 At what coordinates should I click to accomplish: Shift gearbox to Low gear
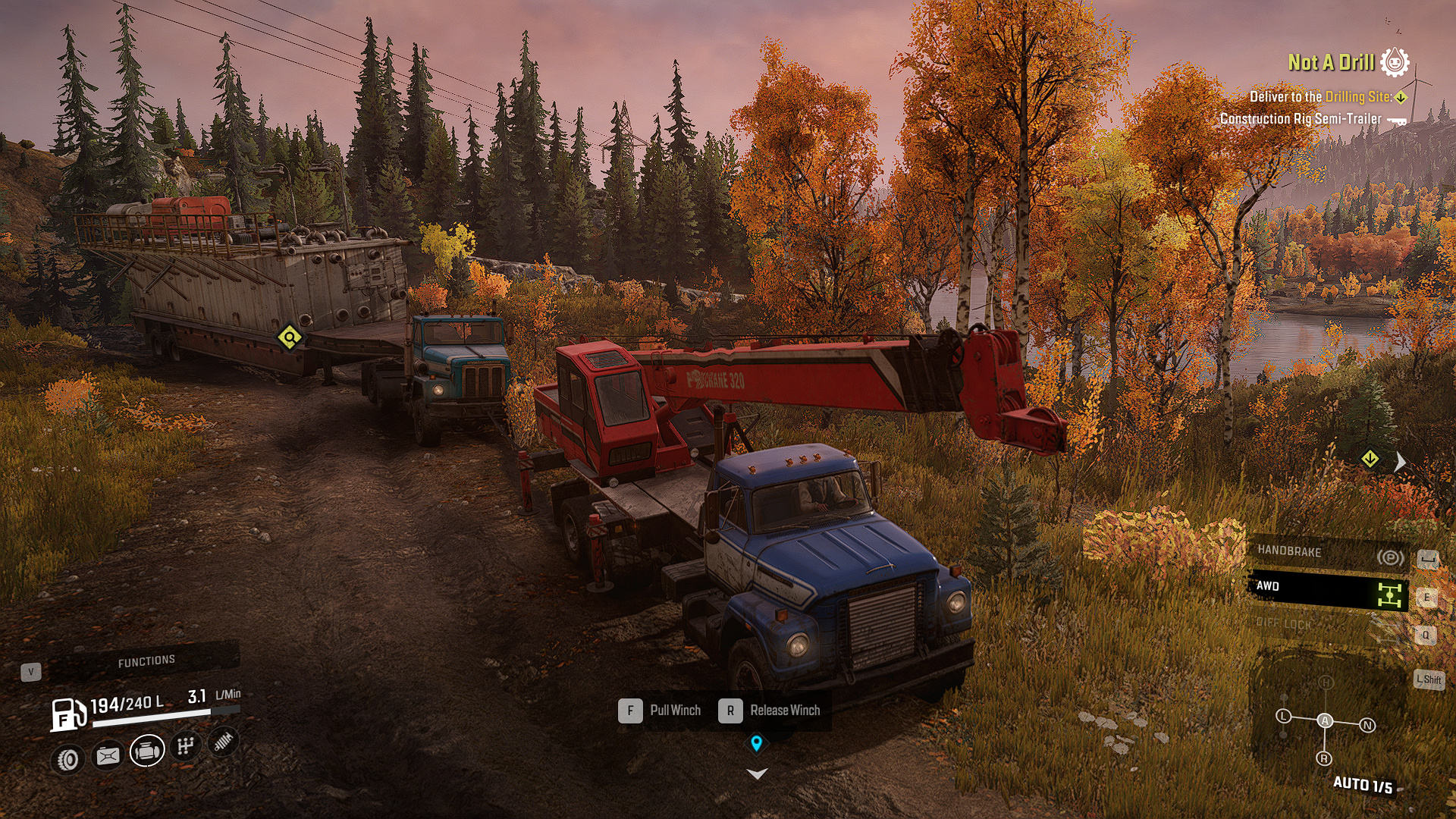click(1283, 716)
